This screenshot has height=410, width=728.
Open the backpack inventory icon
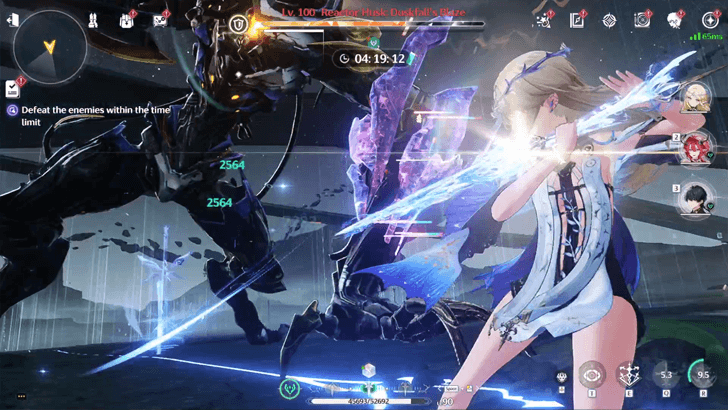(x=127, y=19)
